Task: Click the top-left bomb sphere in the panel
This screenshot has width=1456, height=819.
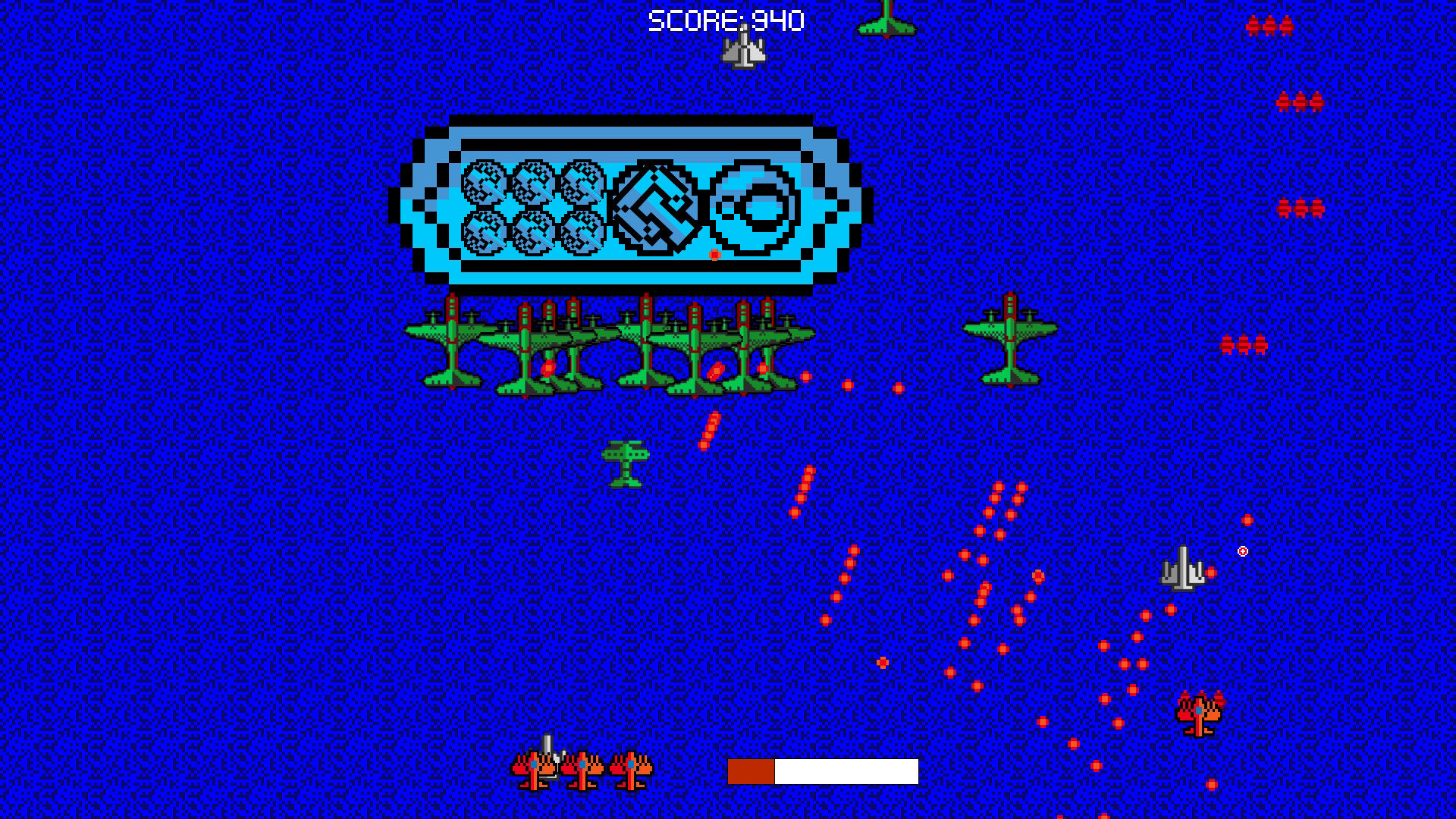Action: pyautogui.click(x=482, y=182)
